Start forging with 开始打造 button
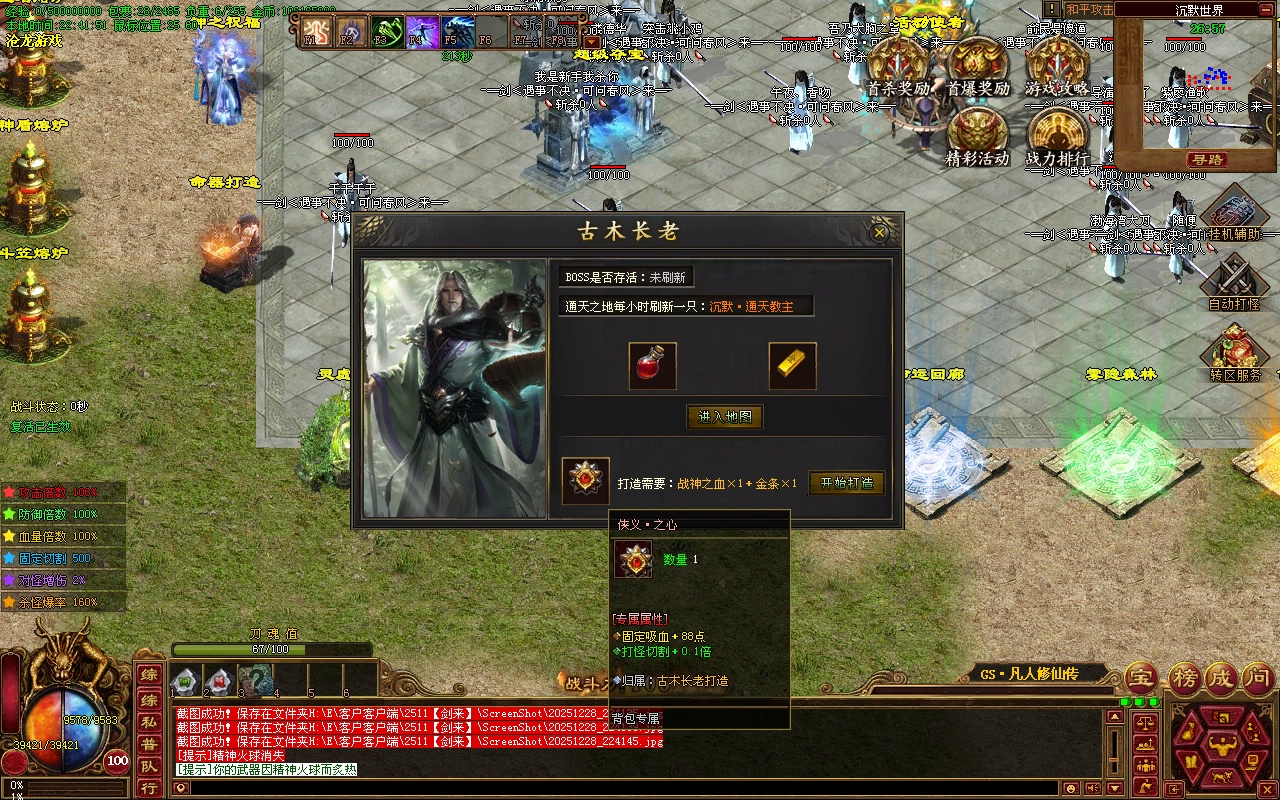The image size is (1280, 800). tap(846, 483)
